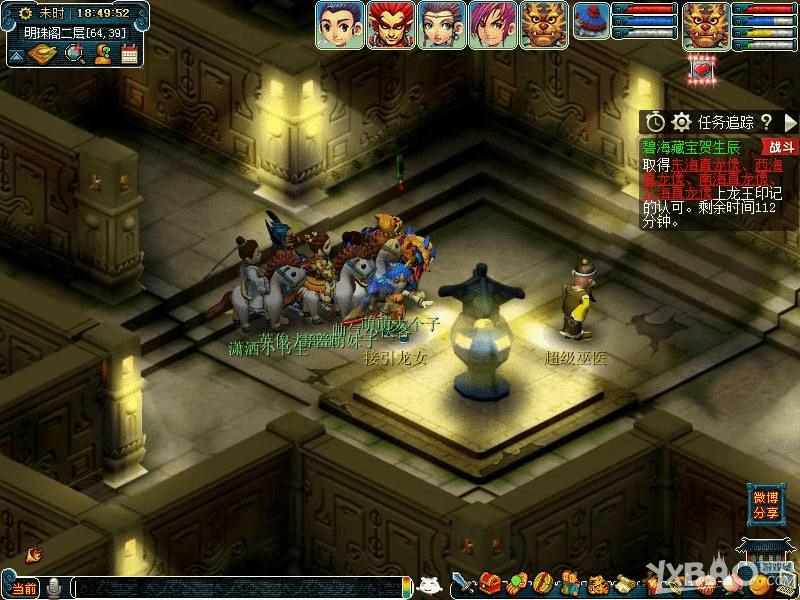The image size is (800, 600).
Task: Click the blue pet portrait with red hat
Action: (x=591, y=22)
